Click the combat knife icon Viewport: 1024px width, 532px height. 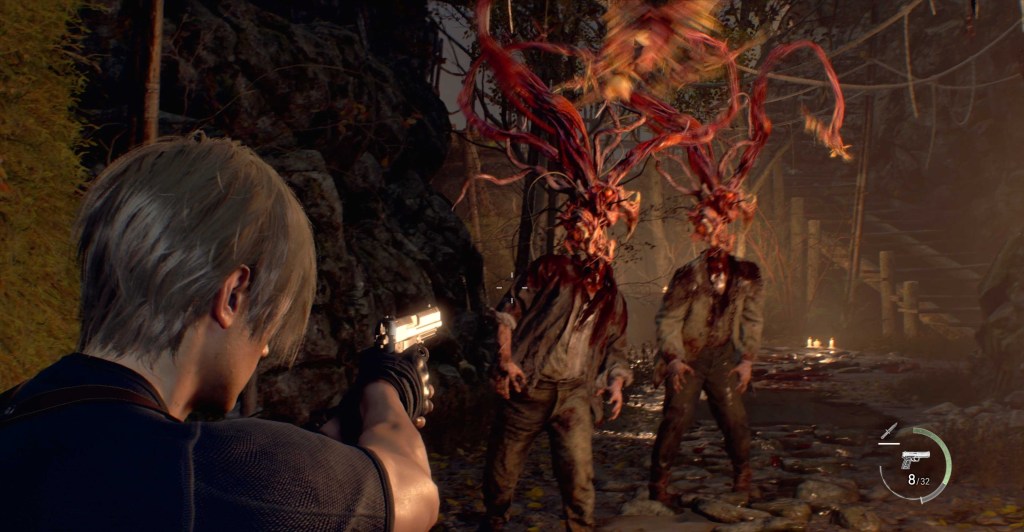point(886,431)
